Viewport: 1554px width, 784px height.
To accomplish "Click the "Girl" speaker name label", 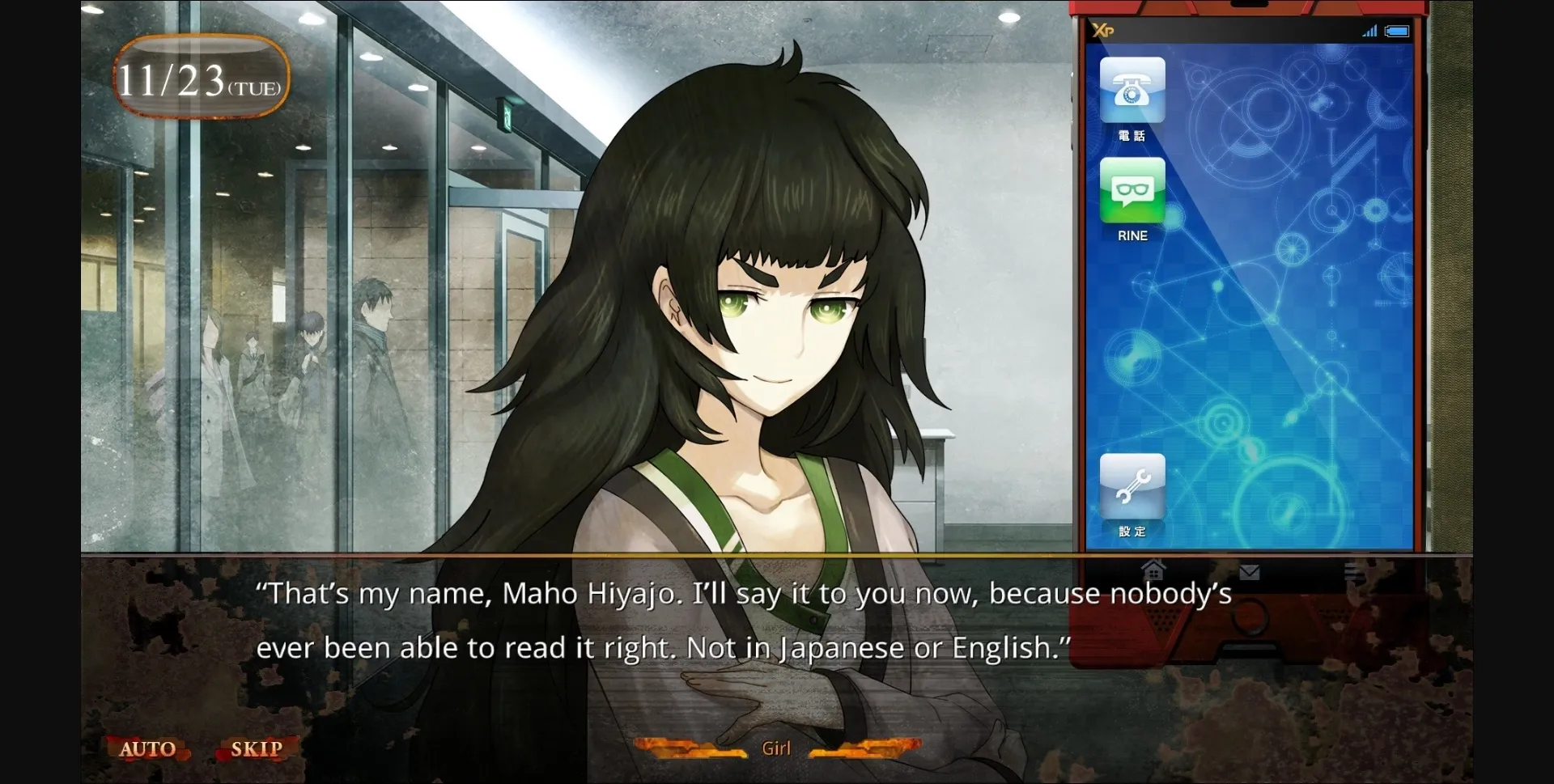I will pos(775,748).
